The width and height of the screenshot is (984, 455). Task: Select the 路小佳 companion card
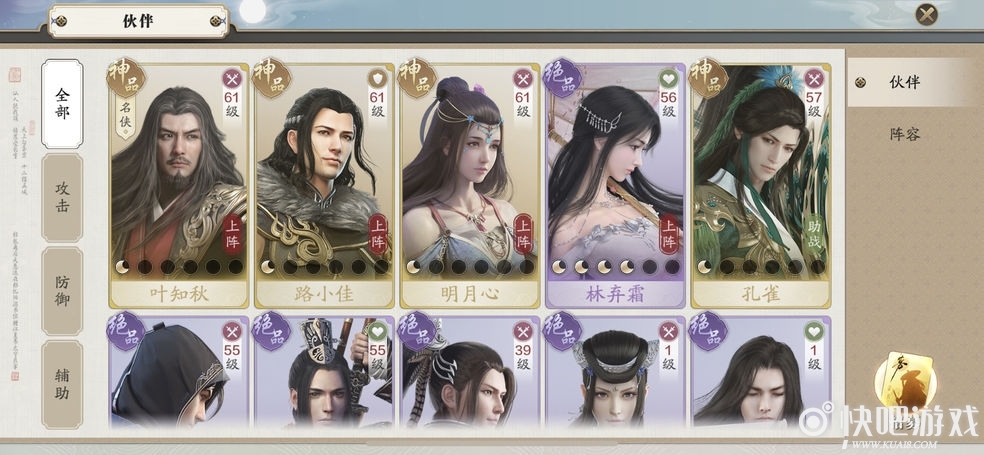coord(323,185)
